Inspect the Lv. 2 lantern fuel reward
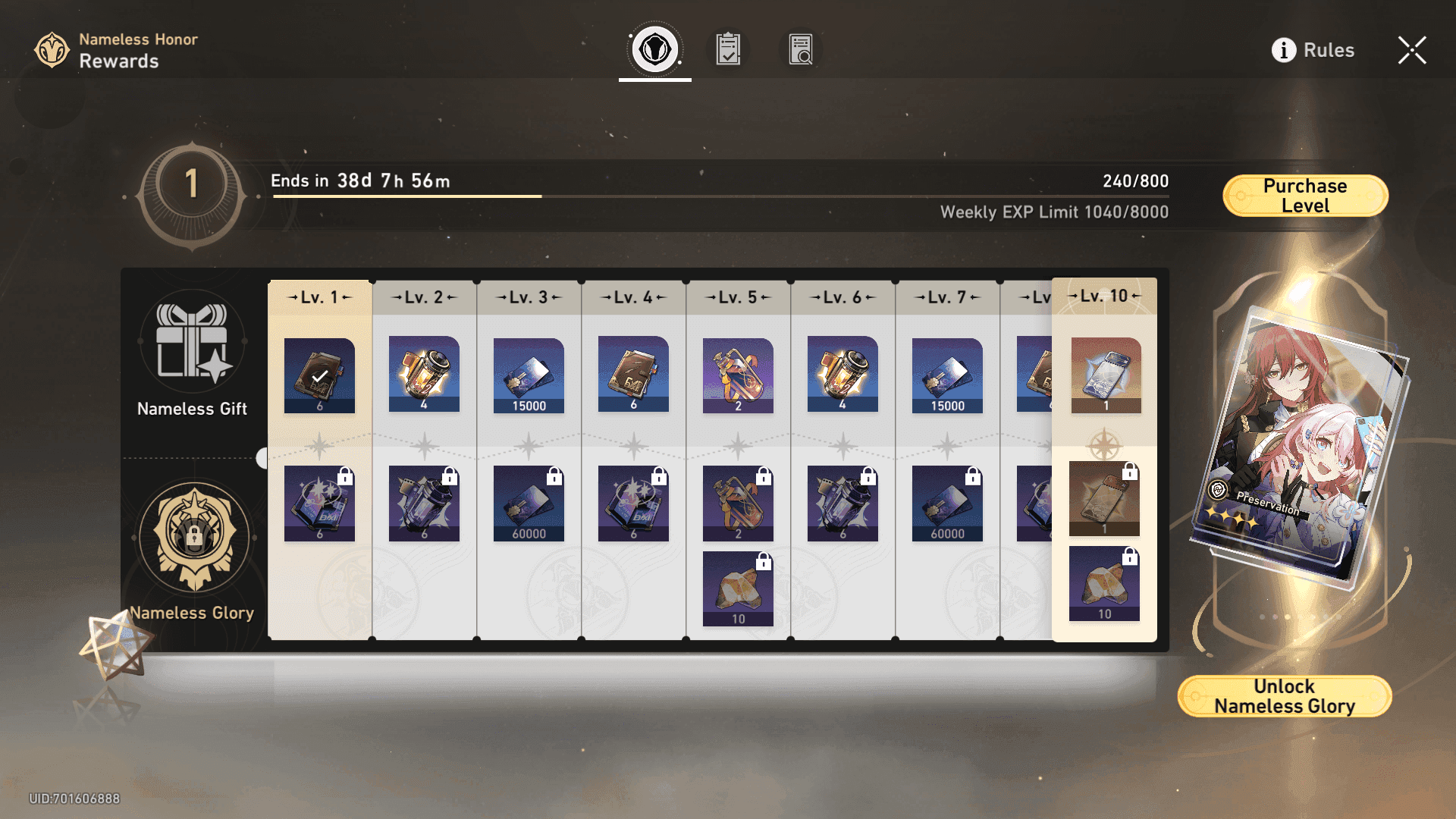 coord(424,375)
